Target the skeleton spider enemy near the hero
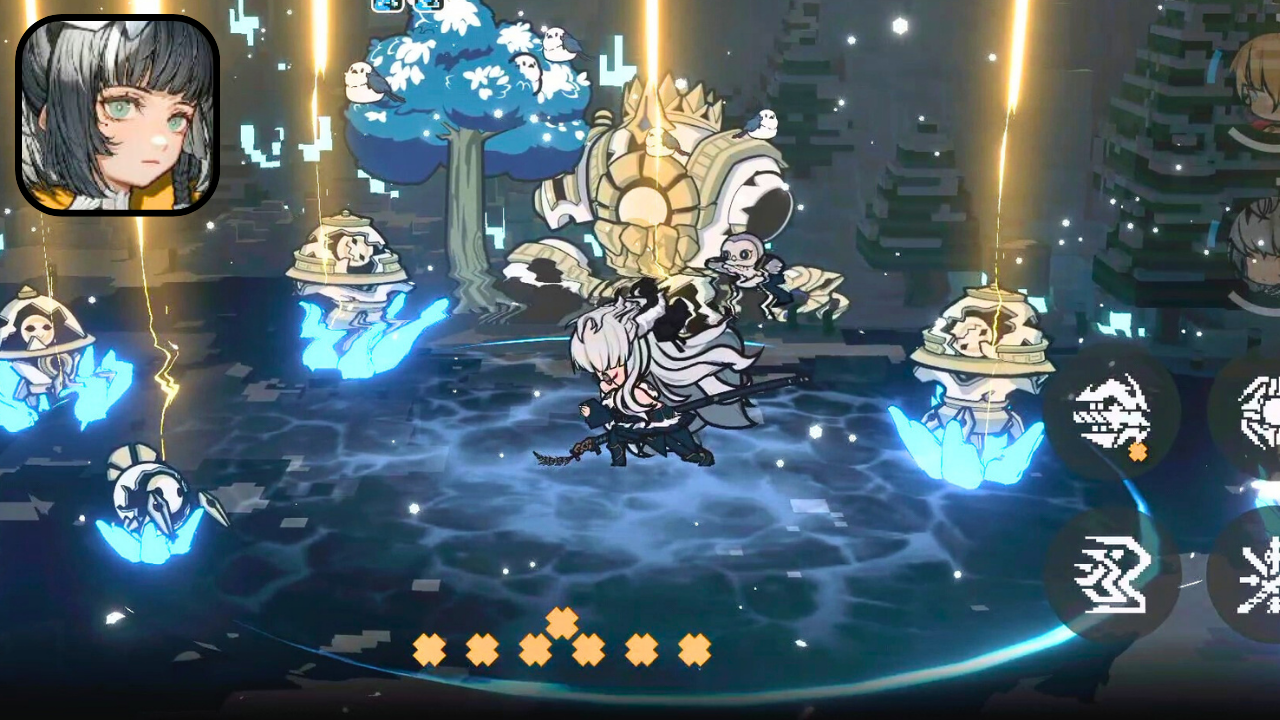The height and width of the screenshot is (720, 1280). point(740,260)
